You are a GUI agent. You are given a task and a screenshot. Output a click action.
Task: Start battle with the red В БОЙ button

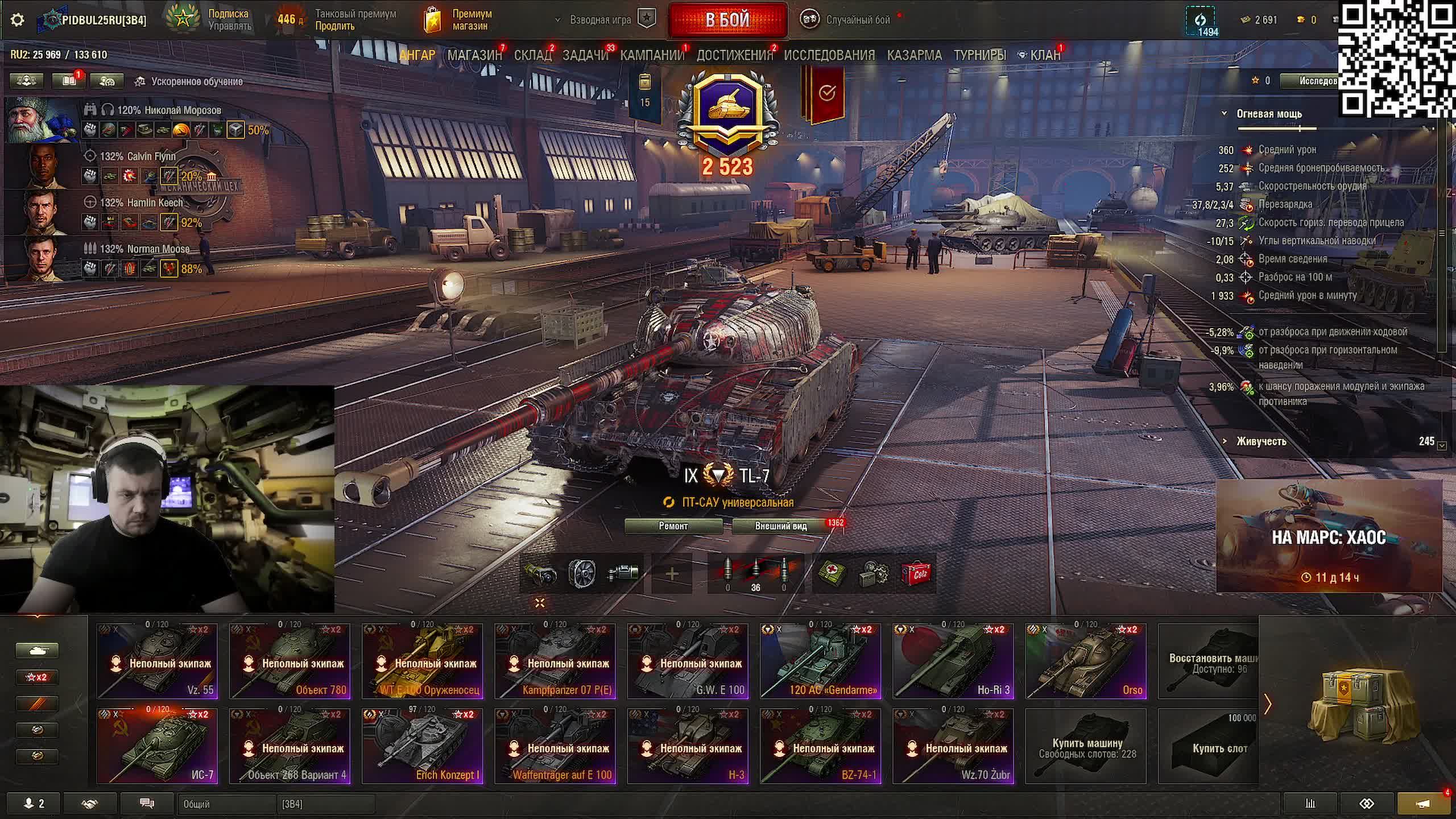click(727, 20)
